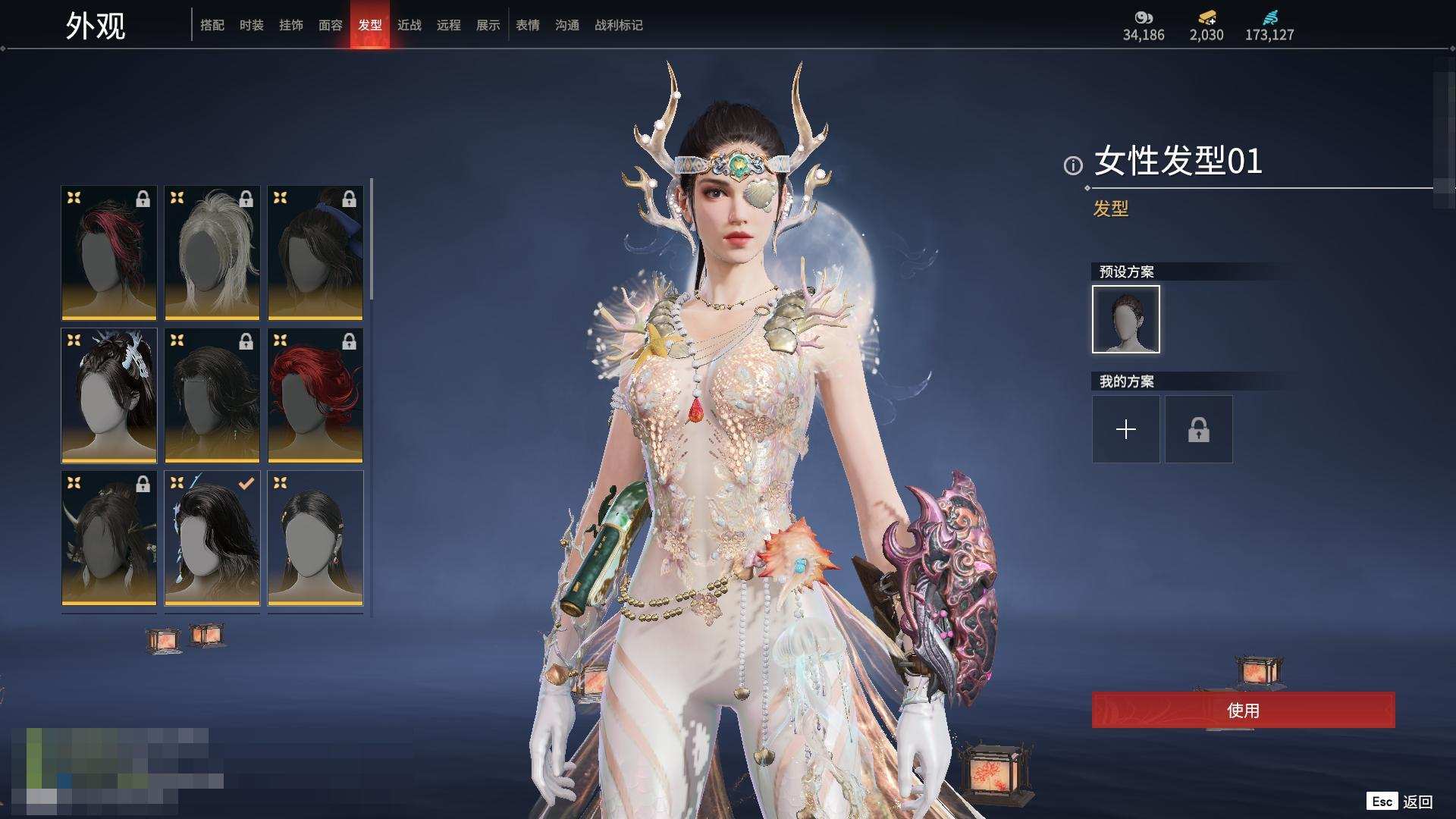1456x819 pixels.
Task: Open the 远程 tab
Action: [449, 25]
